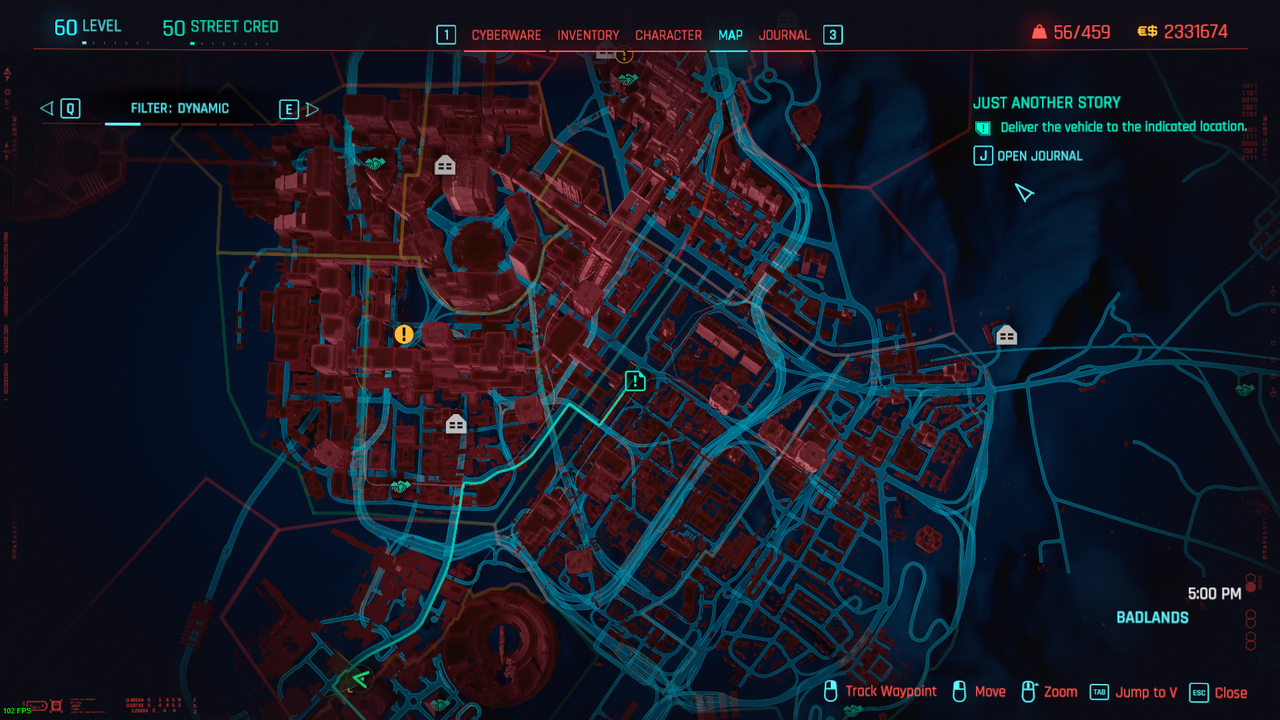
Task: Select the tracked quest objective marker on map
Action: pos(635,380)
